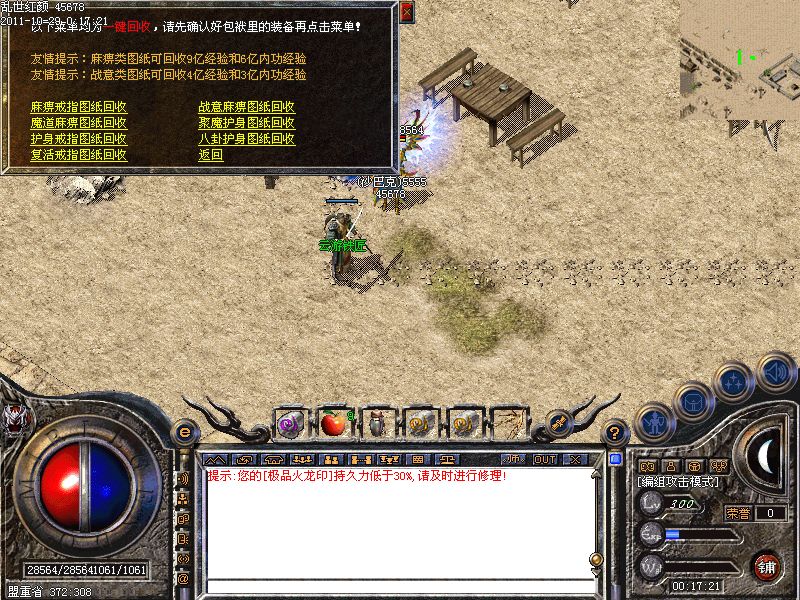Open the character equipment round button
The width and height of the screenshot is (800, 600).
tap(653, 422)
